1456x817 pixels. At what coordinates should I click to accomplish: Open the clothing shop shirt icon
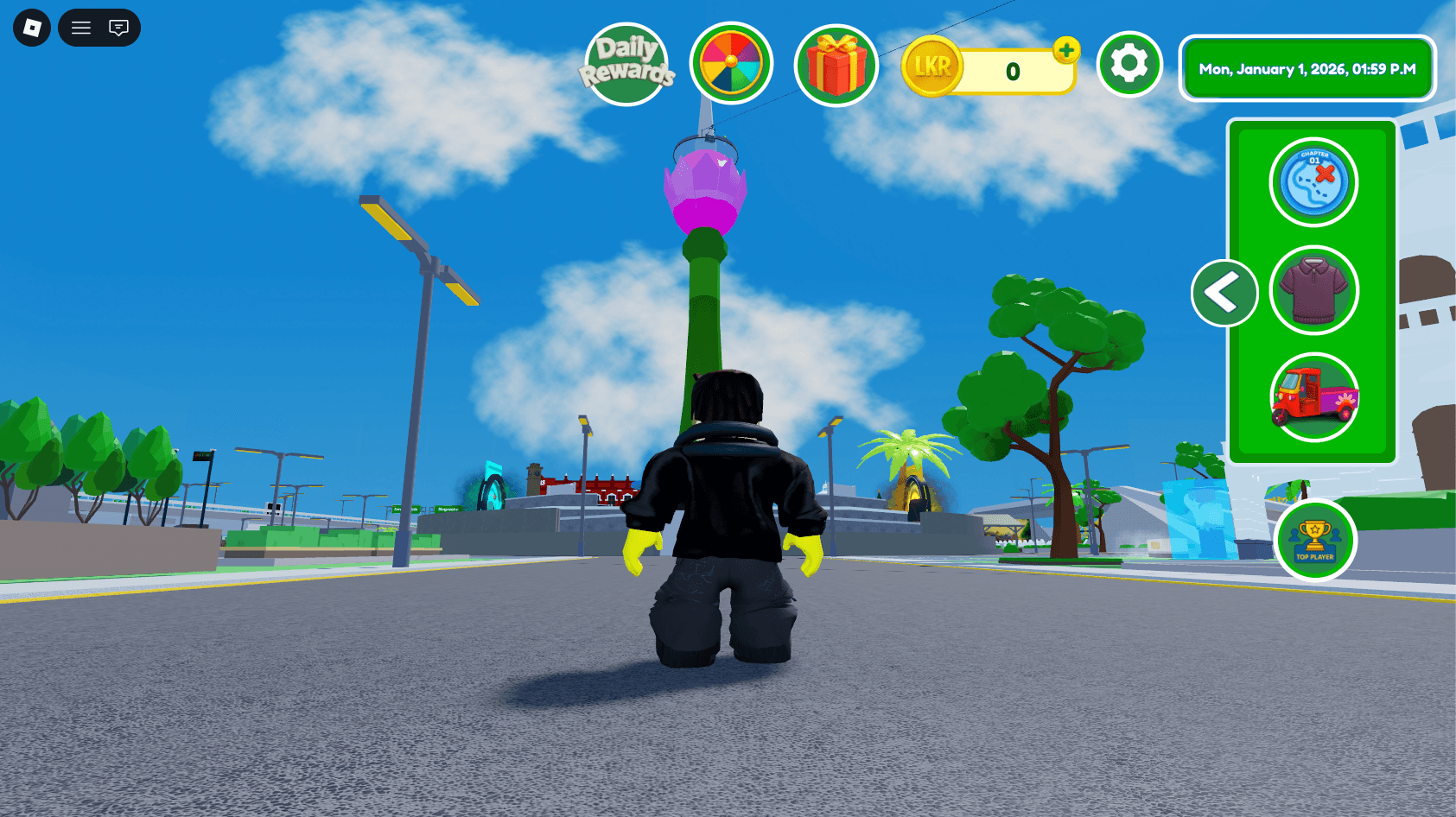tap(1313, 290)
